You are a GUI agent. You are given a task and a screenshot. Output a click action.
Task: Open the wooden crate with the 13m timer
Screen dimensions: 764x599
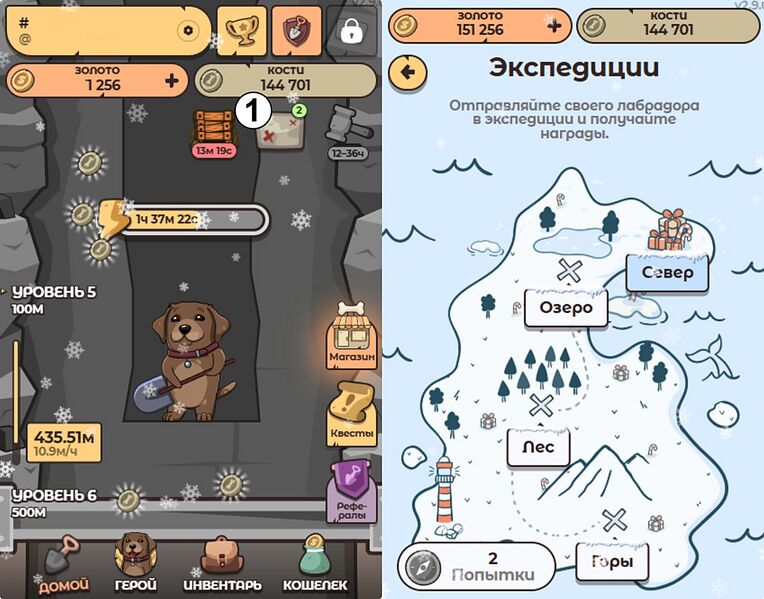point(213,129)
